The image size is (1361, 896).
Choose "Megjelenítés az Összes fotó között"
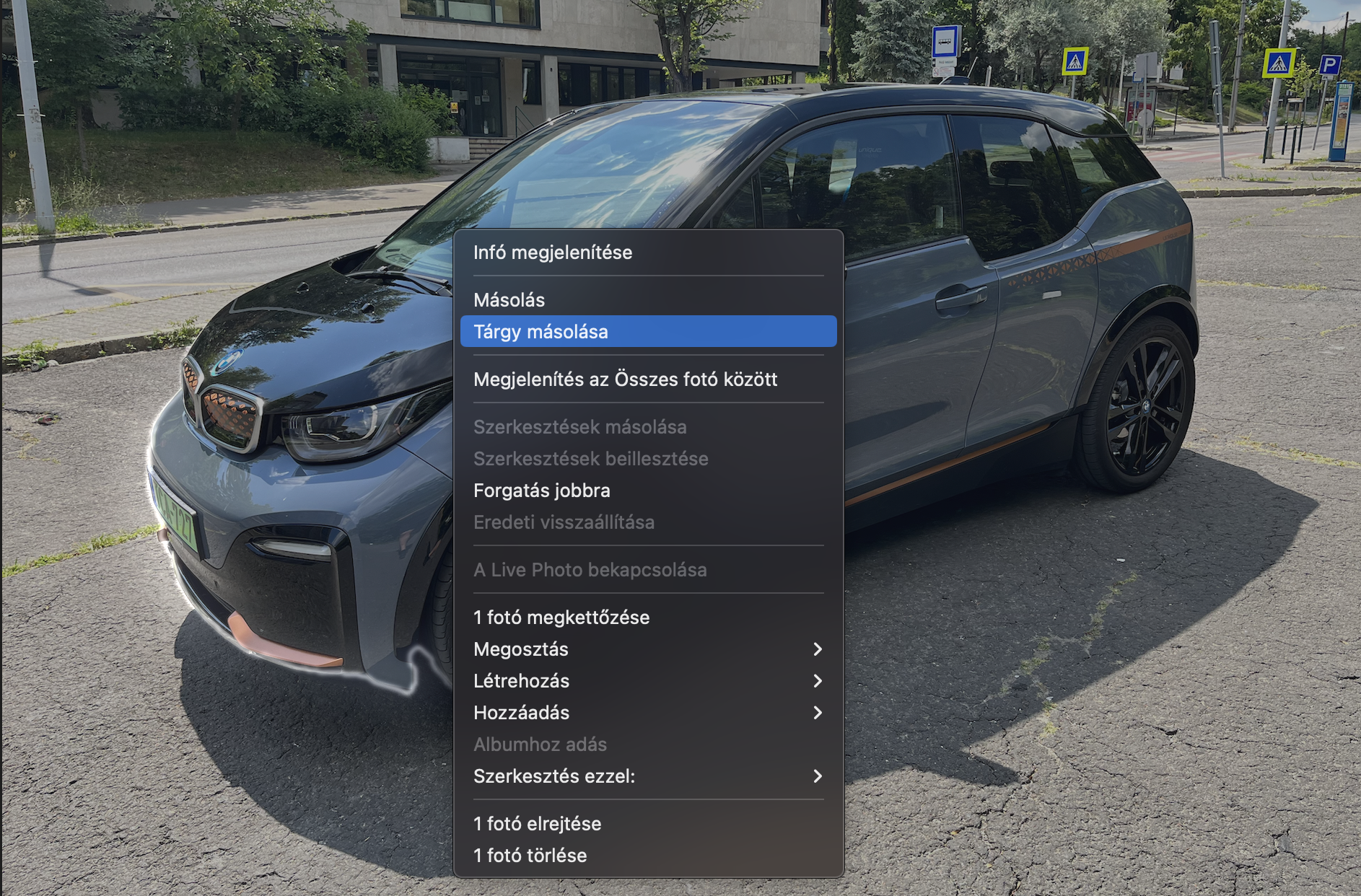coord(625,379)
